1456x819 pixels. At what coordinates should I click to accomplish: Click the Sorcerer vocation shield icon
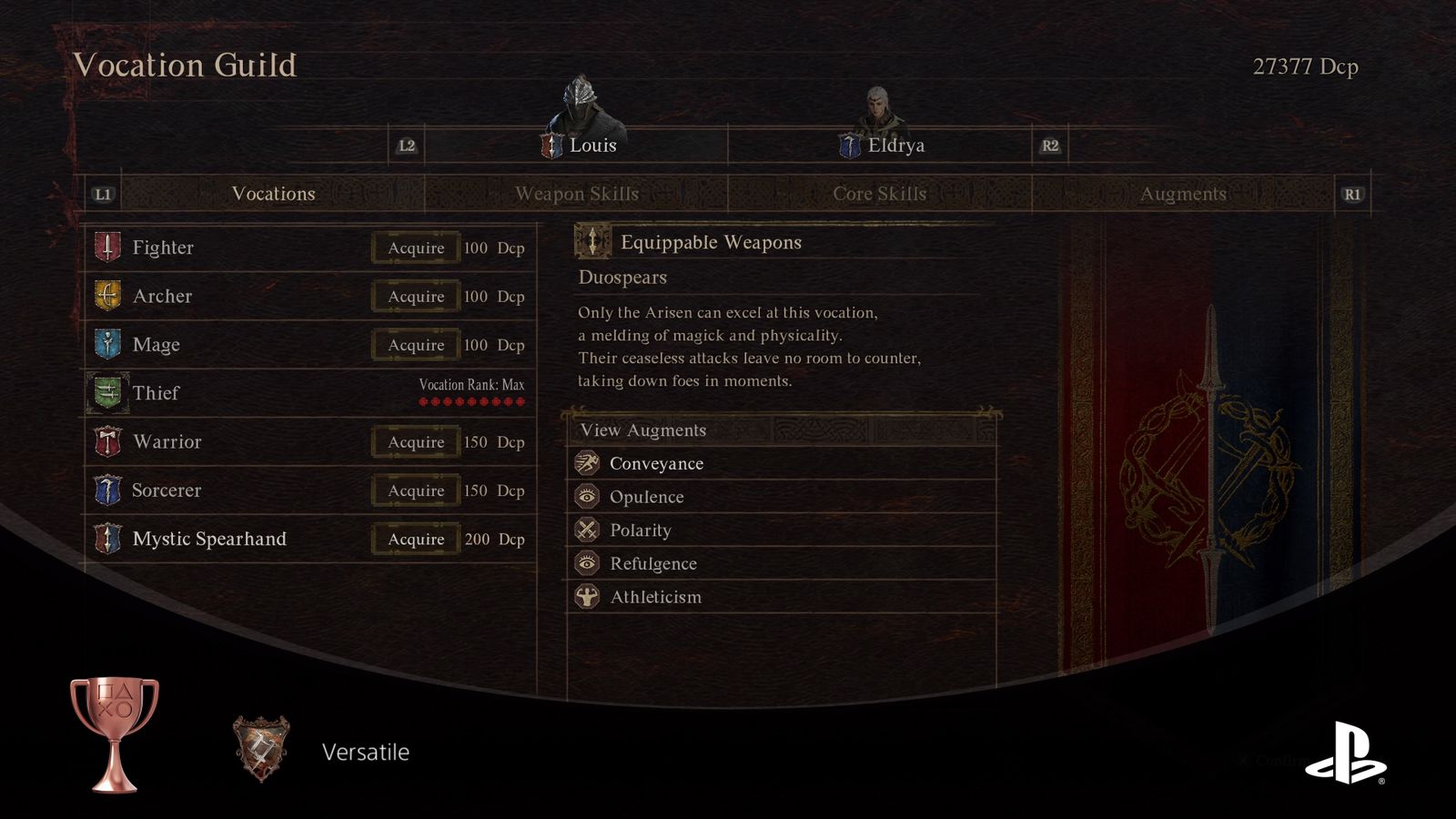(107, 490)
